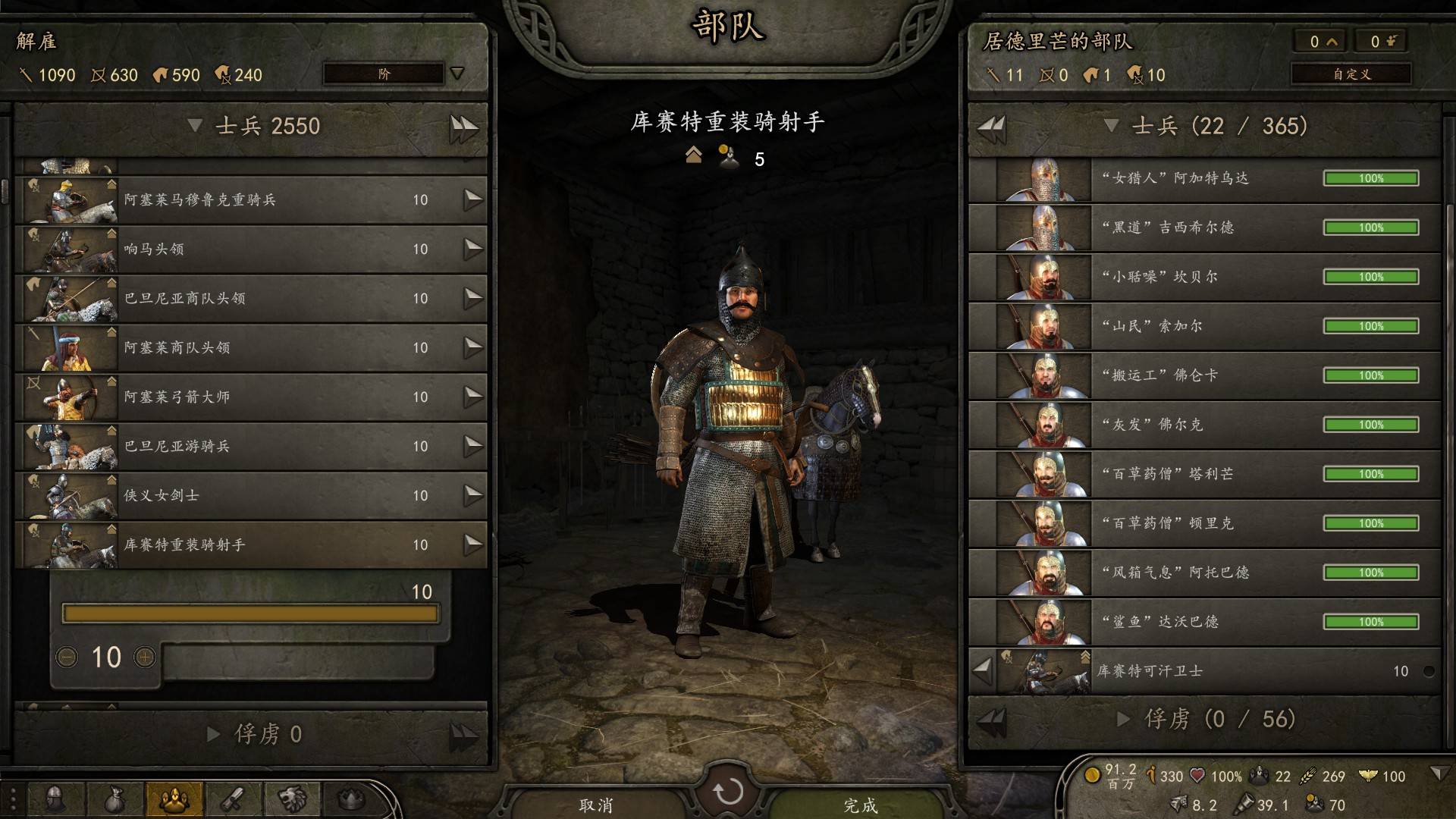Open the 自定义 sort option
The height and width of the screenshot is (819, 1456).
pos(1351,74)
